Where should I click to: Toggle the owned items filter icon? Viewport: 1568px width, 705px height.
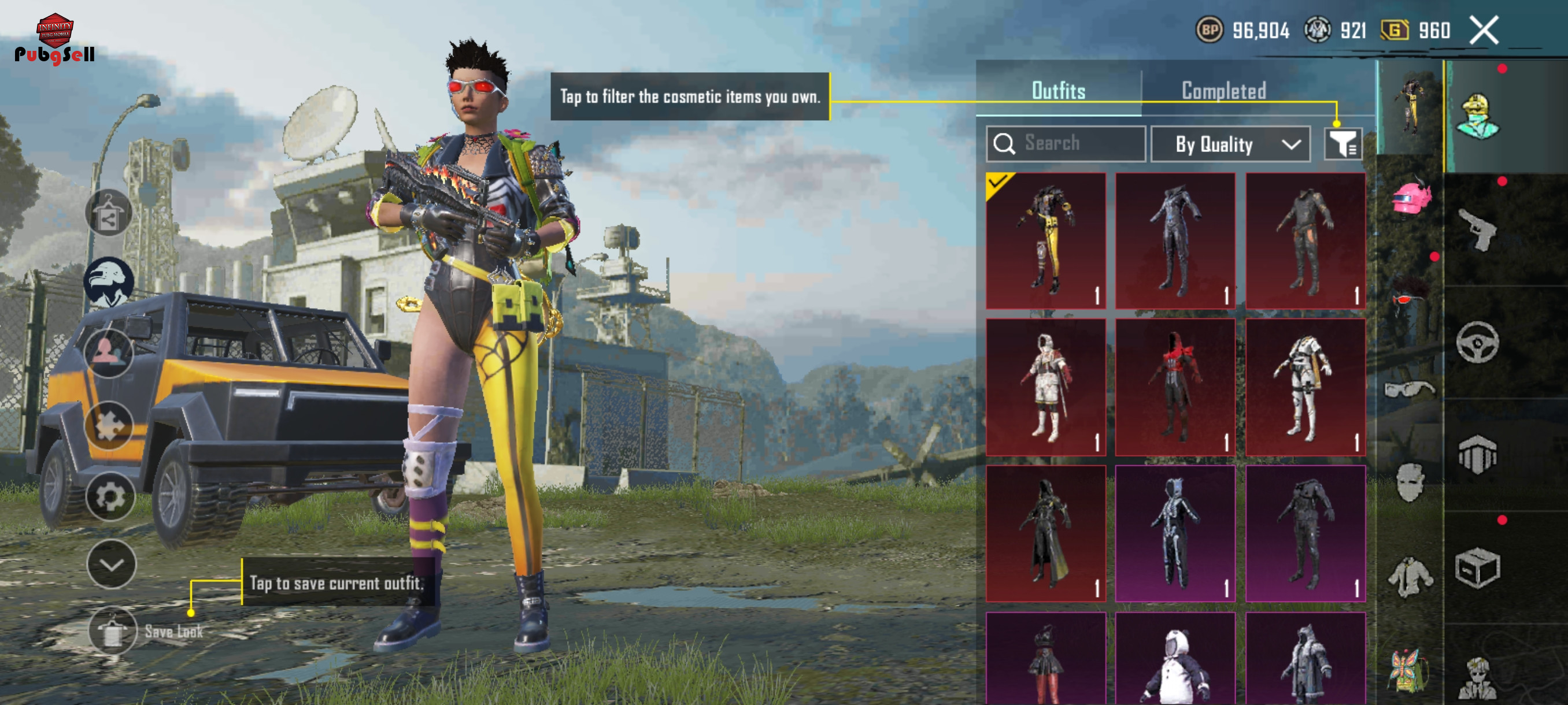[1343, 143]
